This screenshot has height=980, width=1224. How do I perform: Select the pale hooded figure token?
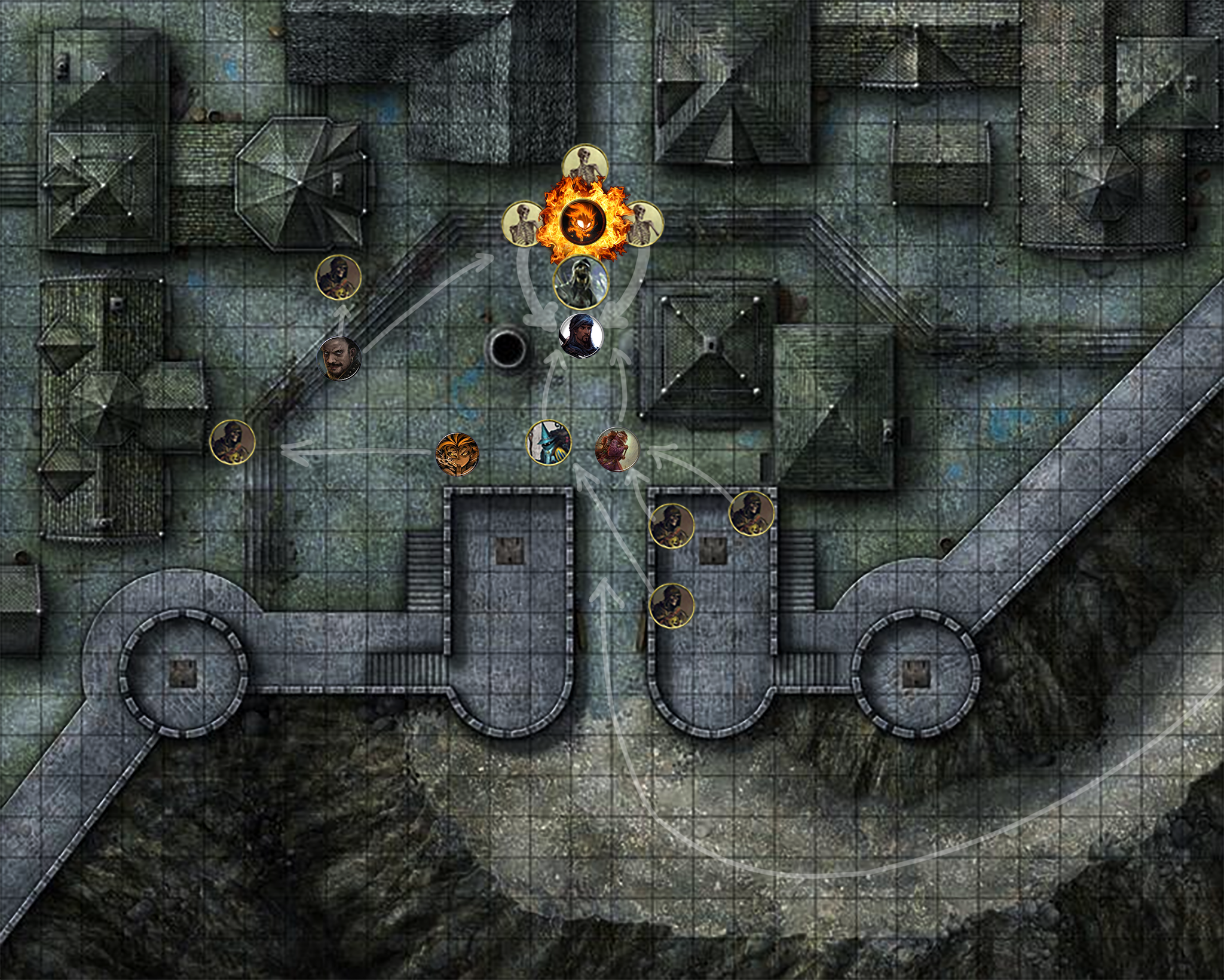pos(580,283)
